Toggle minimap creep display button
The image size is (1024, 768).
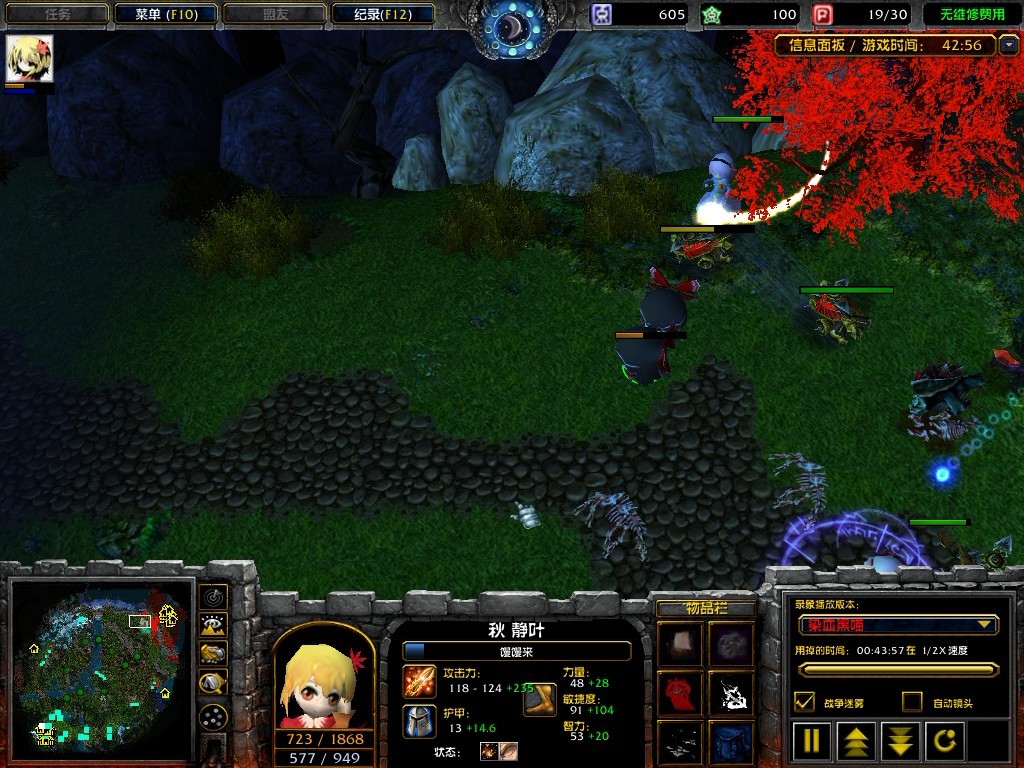click(213, 683)
